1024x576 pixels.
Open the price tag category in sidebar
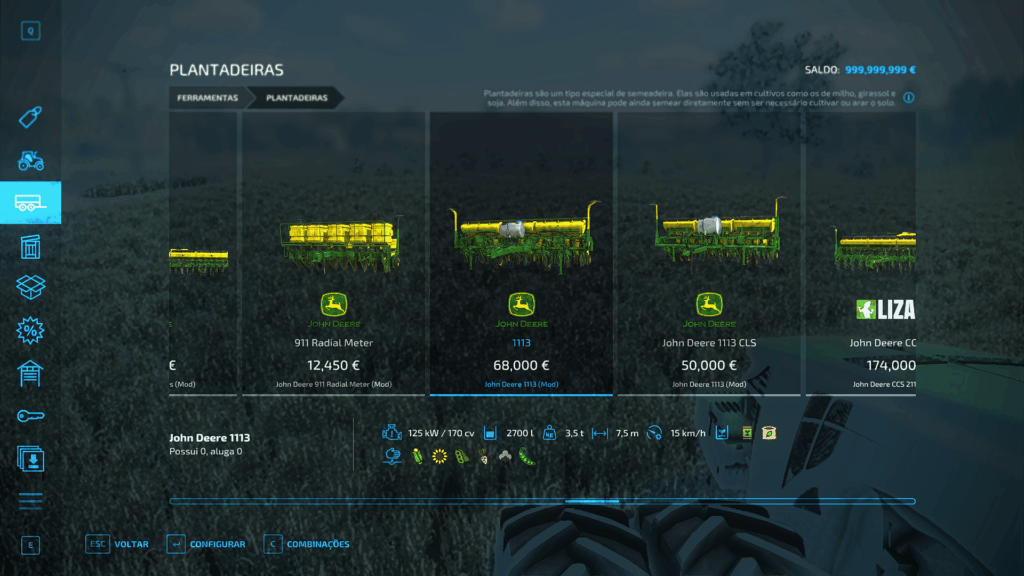tap(30, 118)
